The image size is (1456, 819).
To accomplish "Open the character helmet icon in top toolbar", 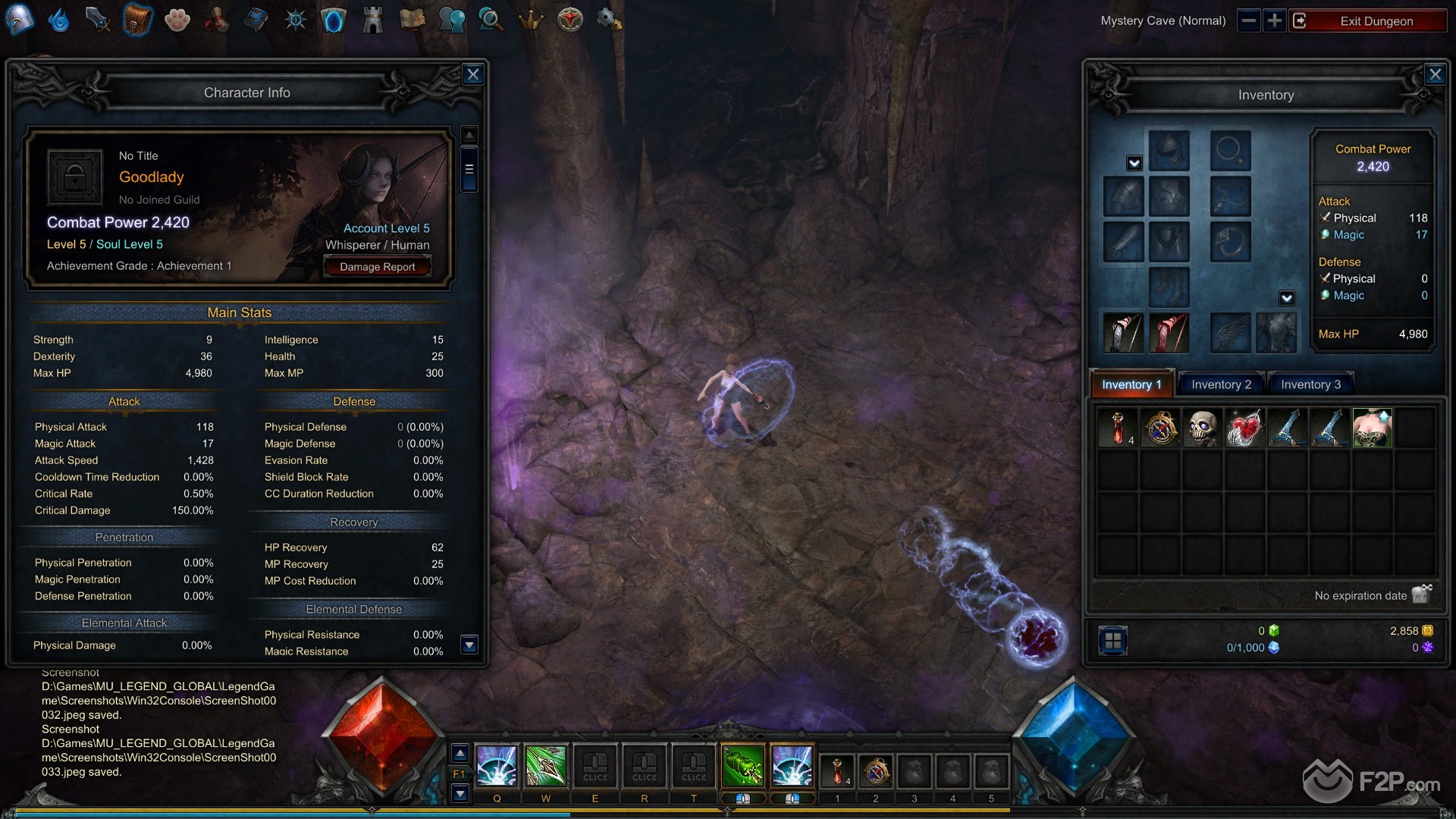I will click(x=20, y=19).
